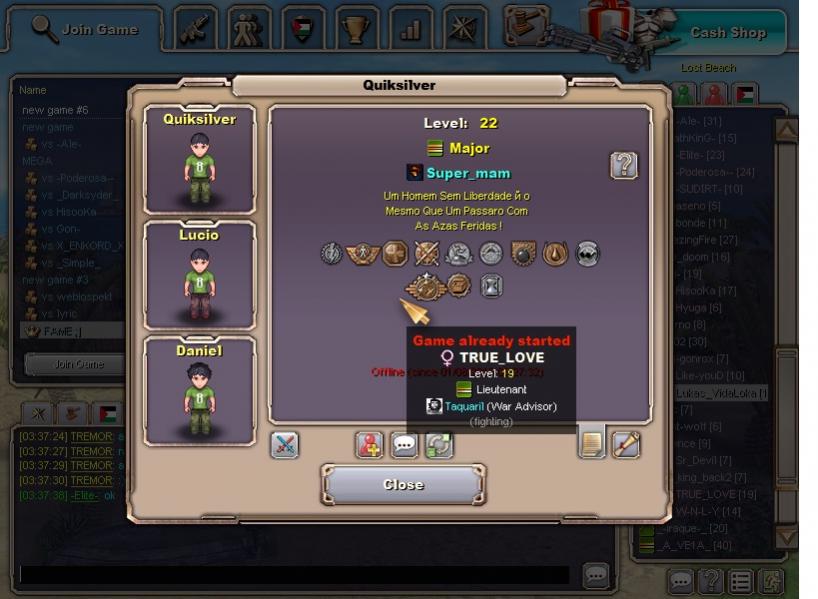Select the Quiksilver character portrait
The width and height of the screenshot is (818, 599).
point(200,159)
